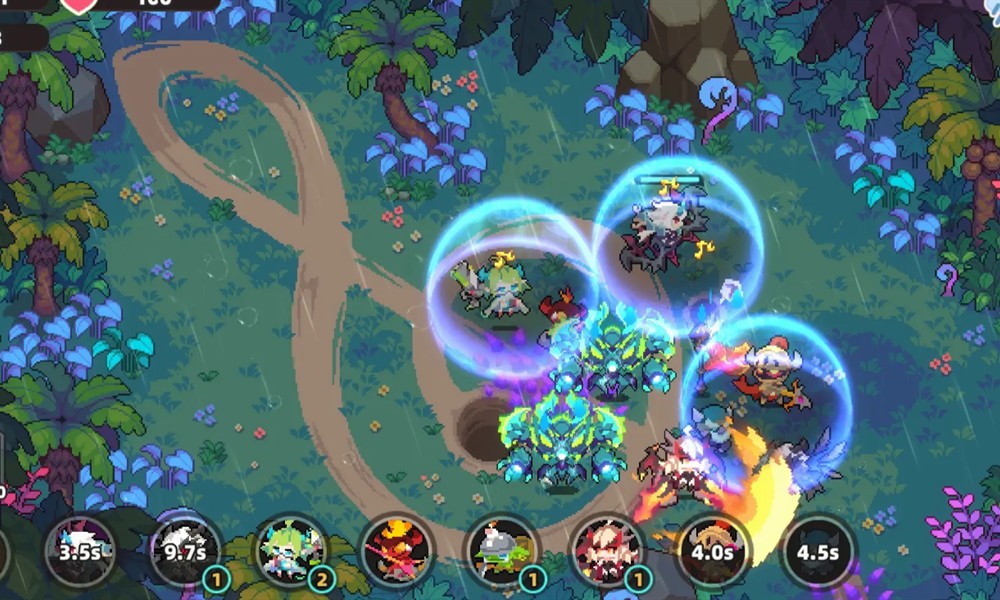Deploy the red-haired horned girl unit

click(607, 551)
